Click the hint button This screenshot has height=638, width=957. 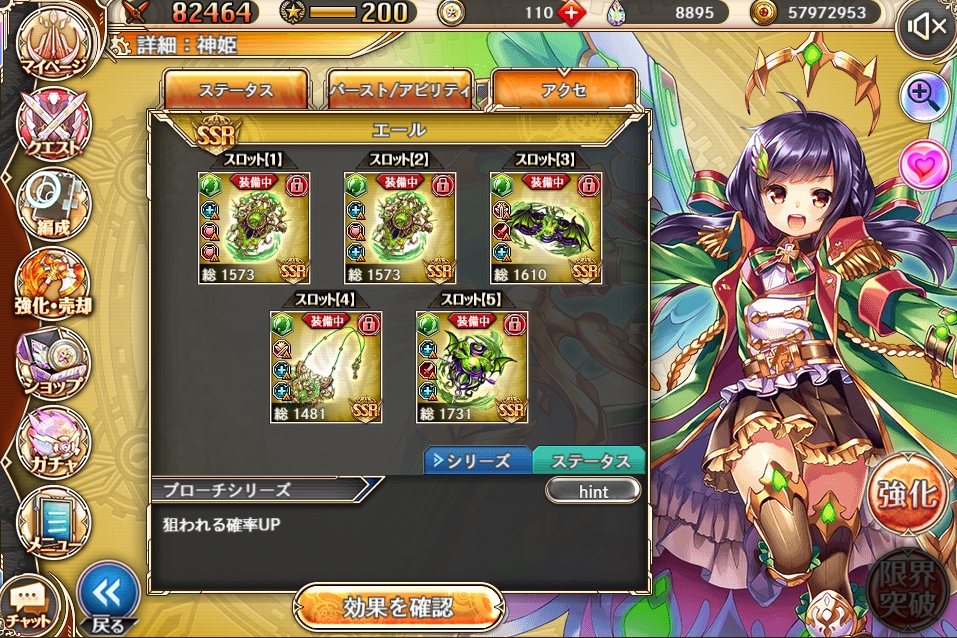pyautogui.click(x=592, y=491)
